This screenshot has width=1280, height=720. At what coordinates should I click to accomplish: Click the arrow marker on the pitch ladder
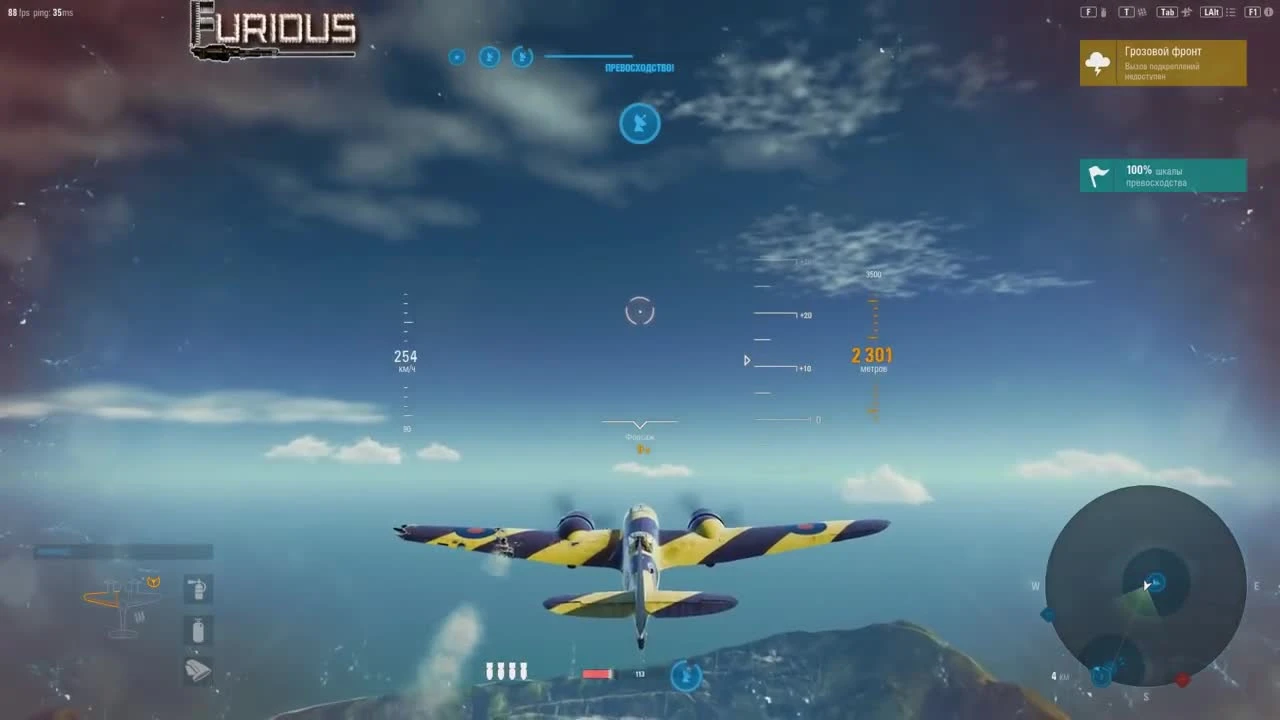[x=746, y=361]
